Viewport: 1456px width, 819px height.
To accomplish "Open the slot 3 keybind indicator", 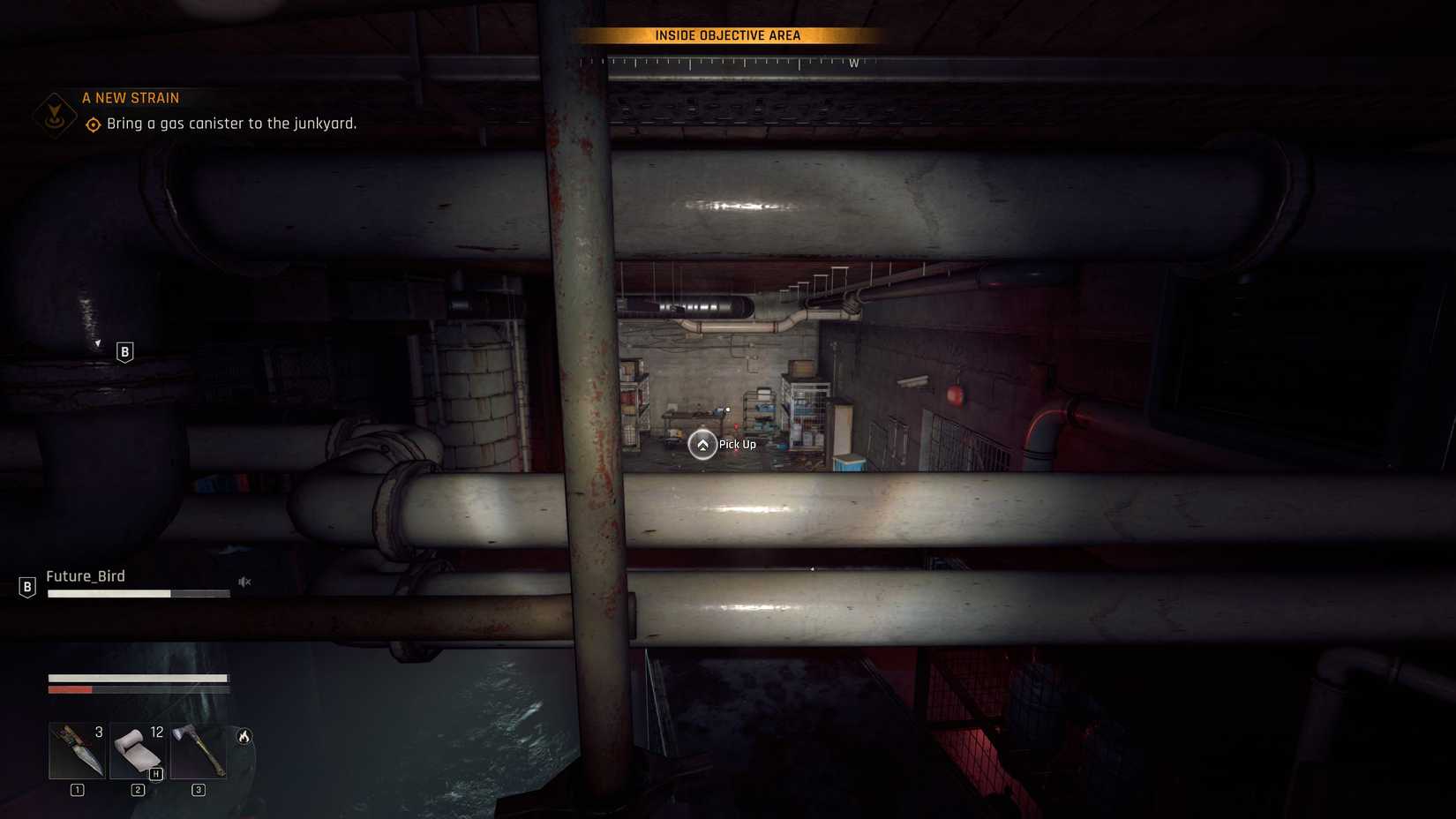I will coord(197,791).
